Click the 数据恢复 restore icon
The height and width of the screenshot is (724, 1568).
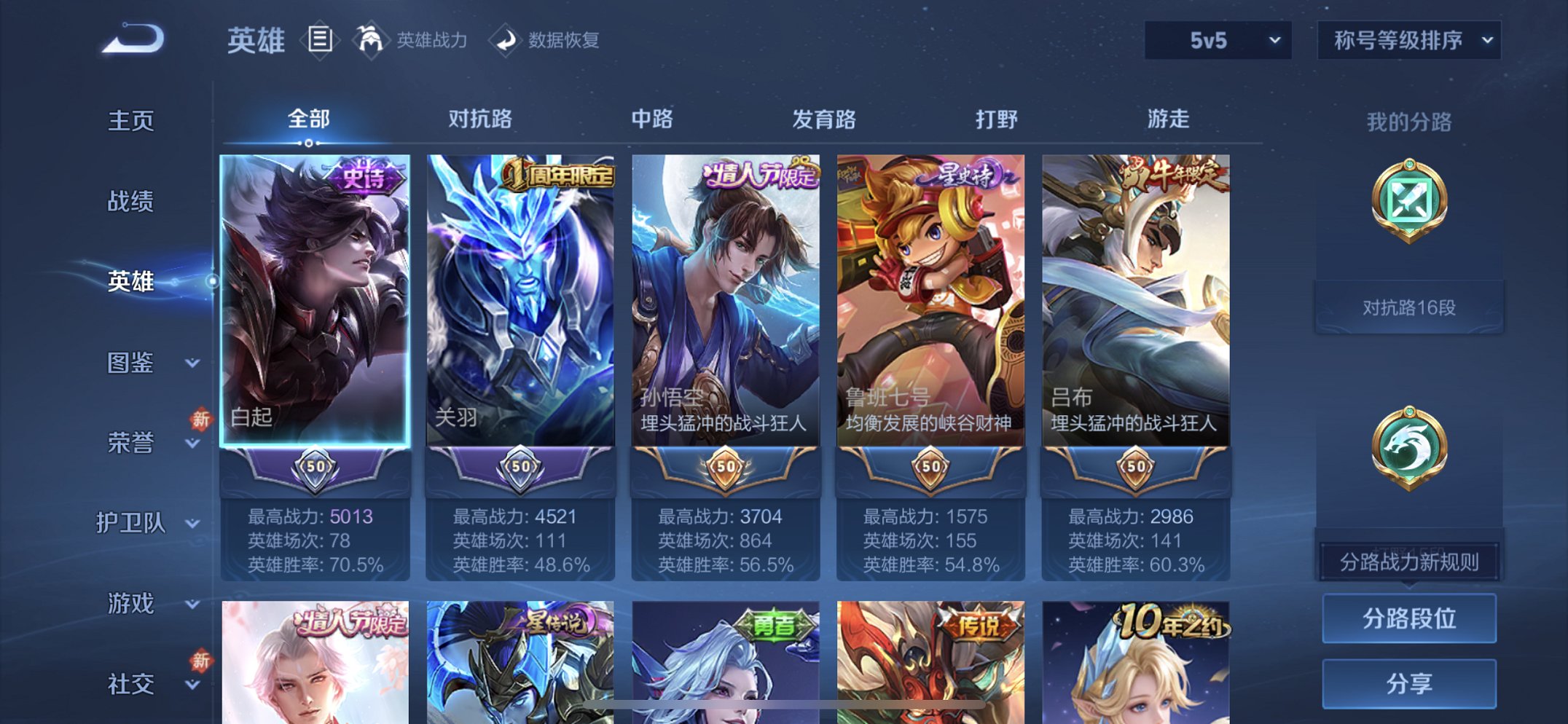tap(506, 41)
